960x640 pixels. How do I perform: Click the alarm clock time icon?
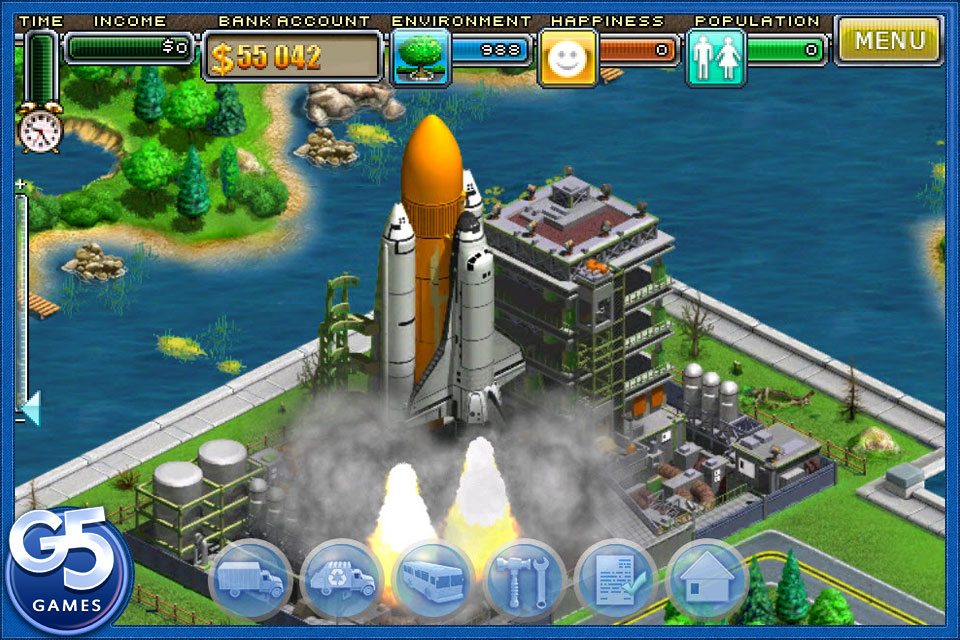tap(40, 130)
